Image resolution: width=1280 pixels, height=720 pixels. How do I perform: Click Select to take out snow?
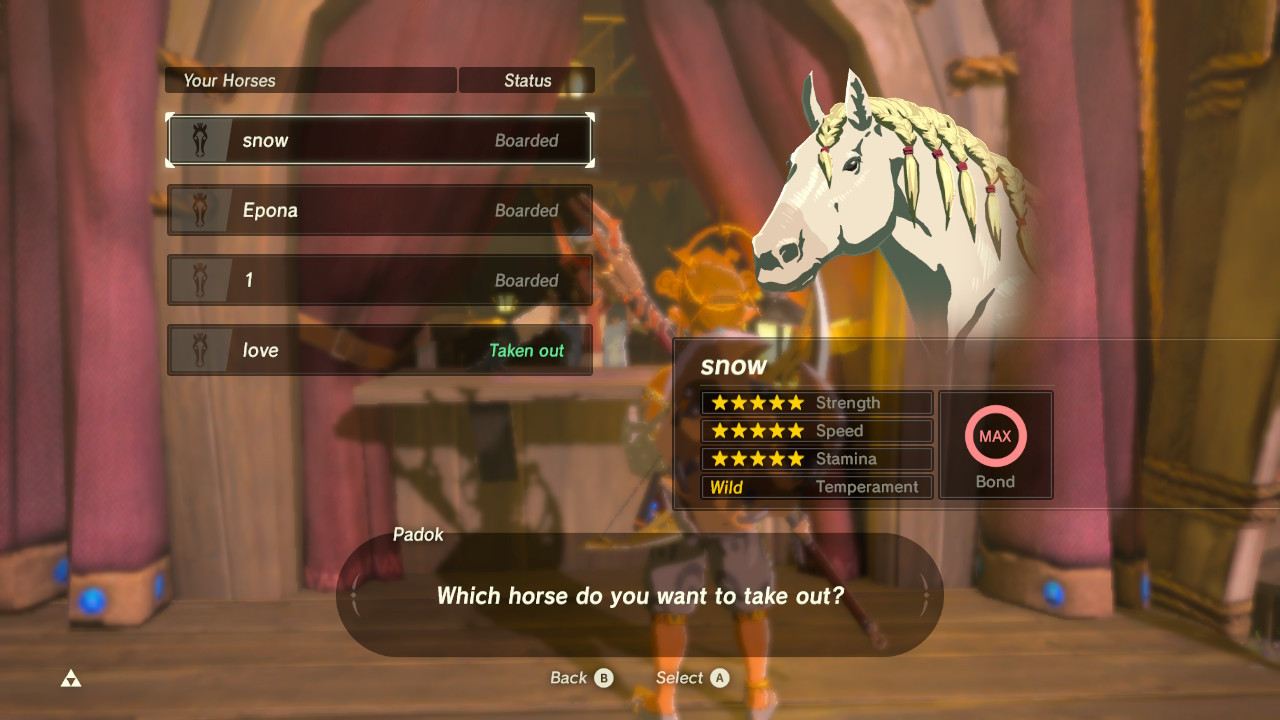coord(691,677)
